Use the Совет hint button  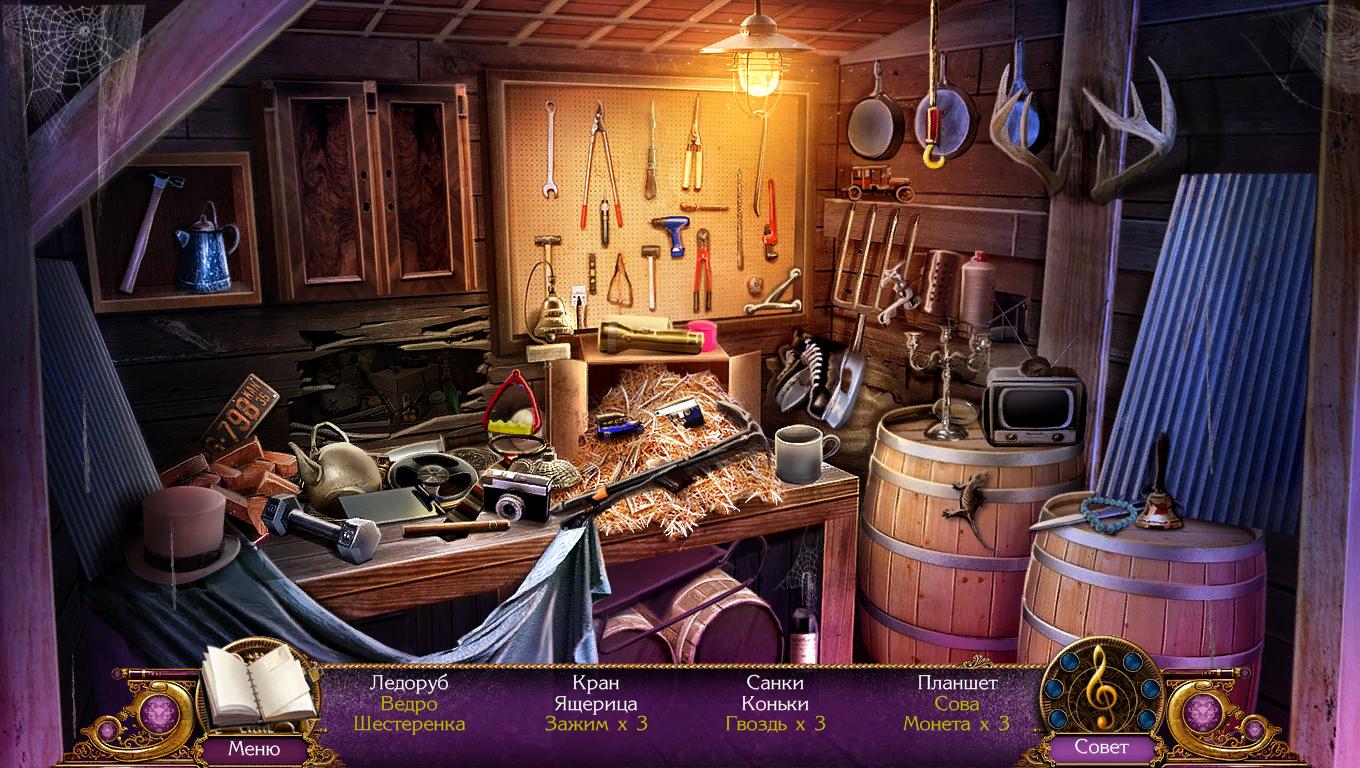(x=1101, y=747)
